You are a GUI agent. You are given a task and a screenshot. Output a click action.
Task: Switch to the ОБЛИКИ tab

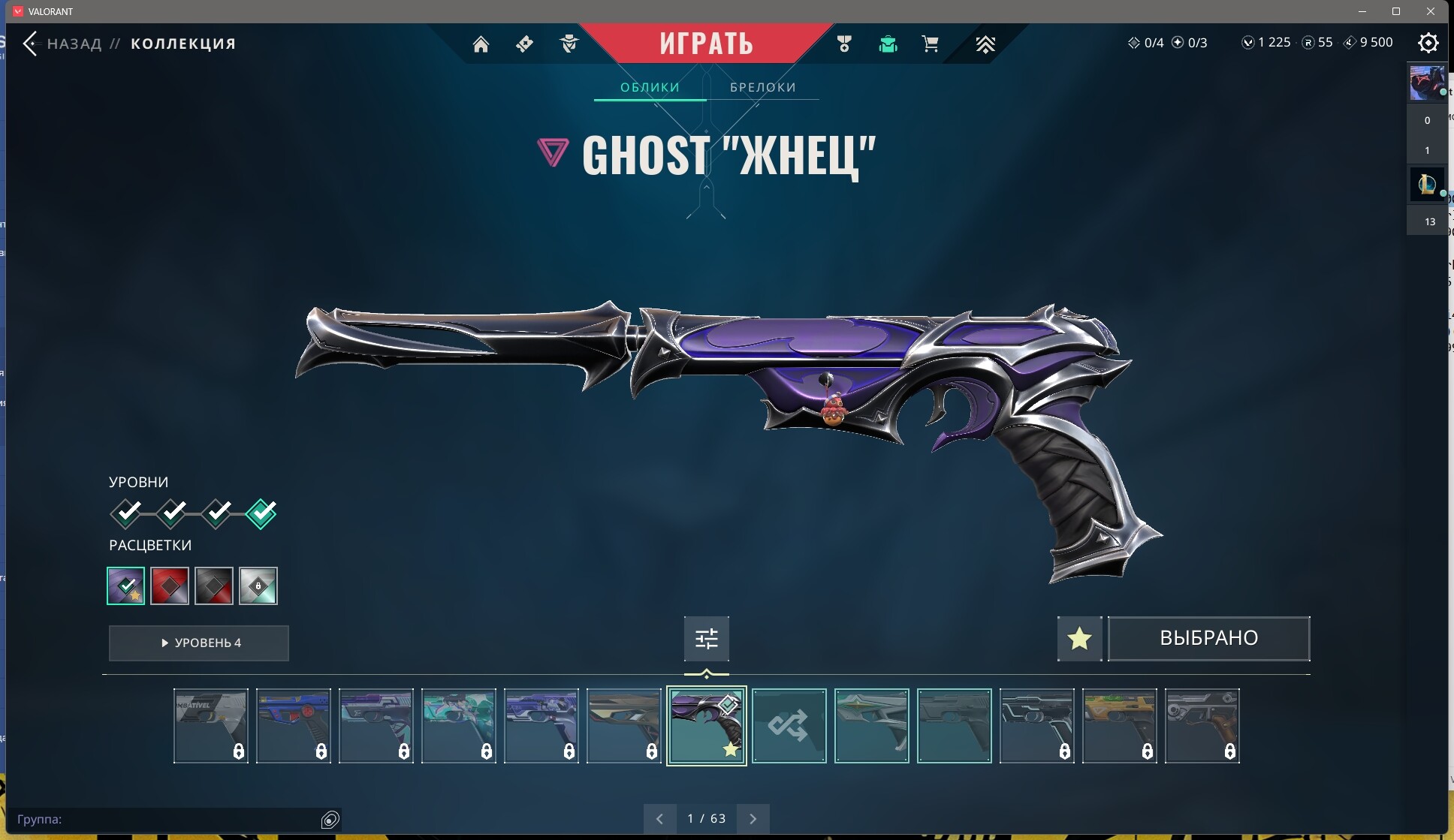(x=650, y=86)
